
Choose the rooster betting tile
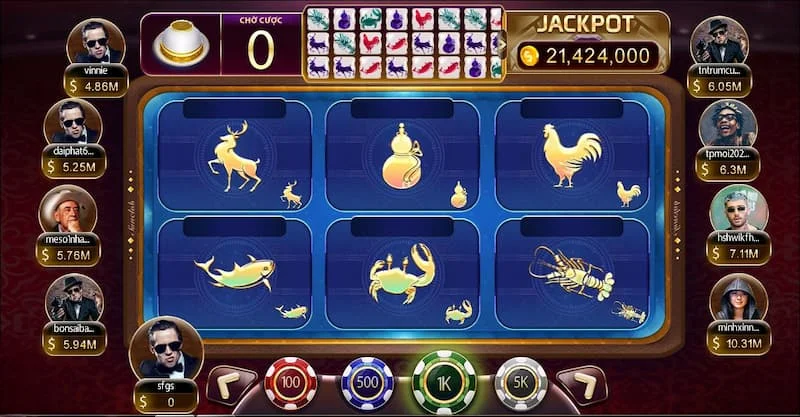pos(572,156)
